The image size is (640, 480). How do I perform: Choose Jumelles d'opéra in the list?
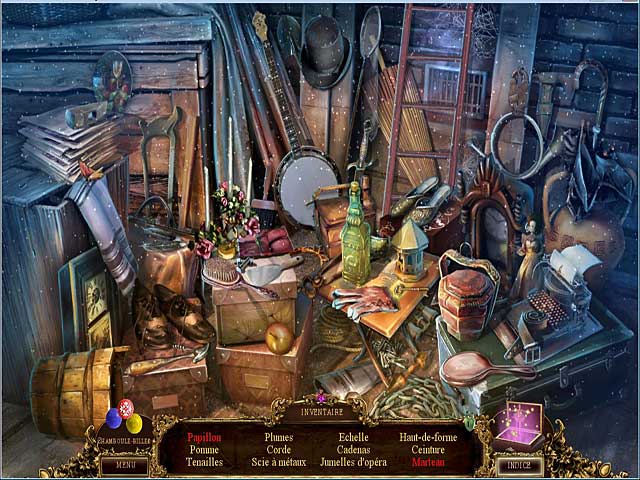tap(353, 461)
